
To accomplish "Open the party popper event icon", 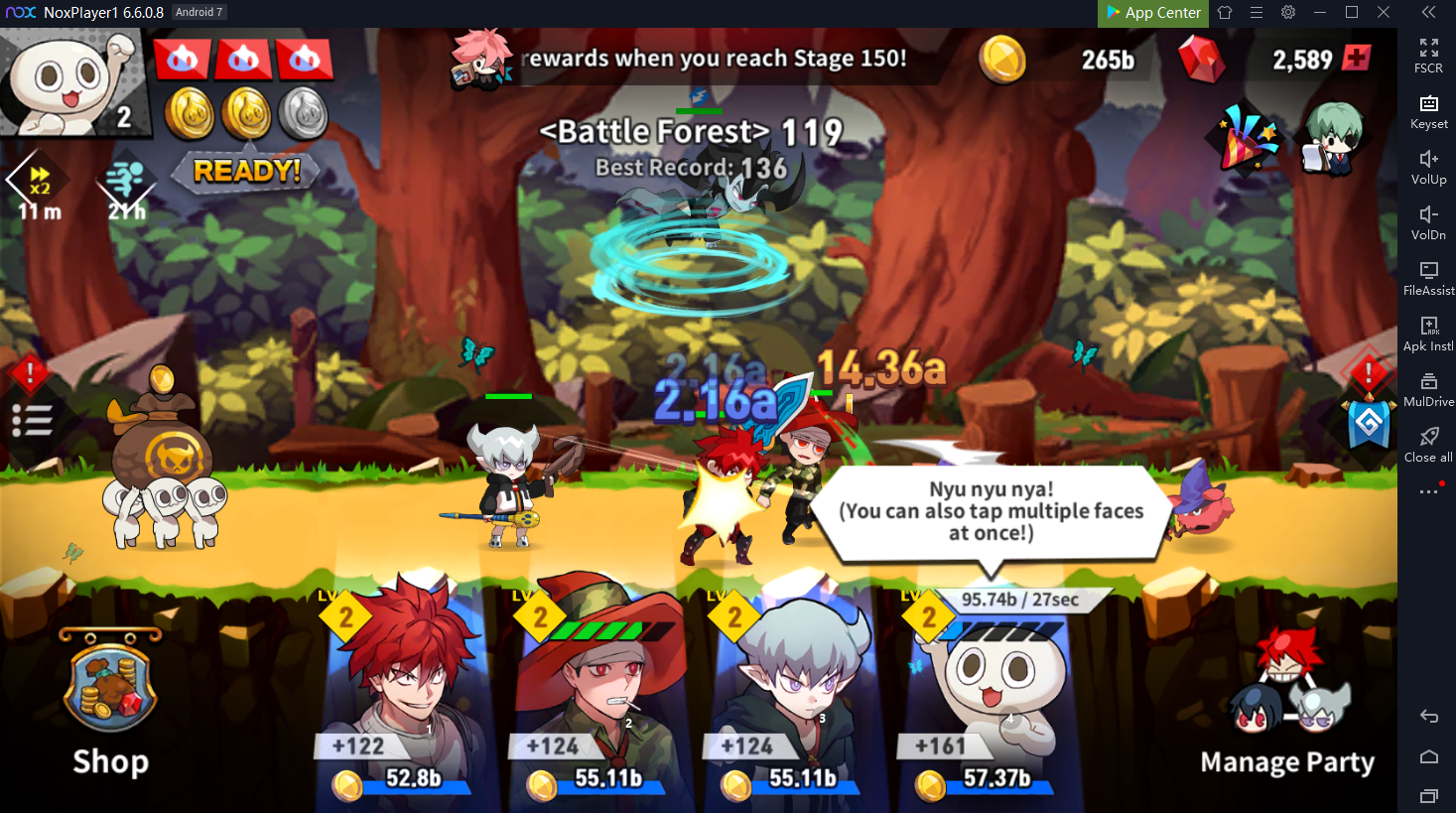I will 1246,139.
